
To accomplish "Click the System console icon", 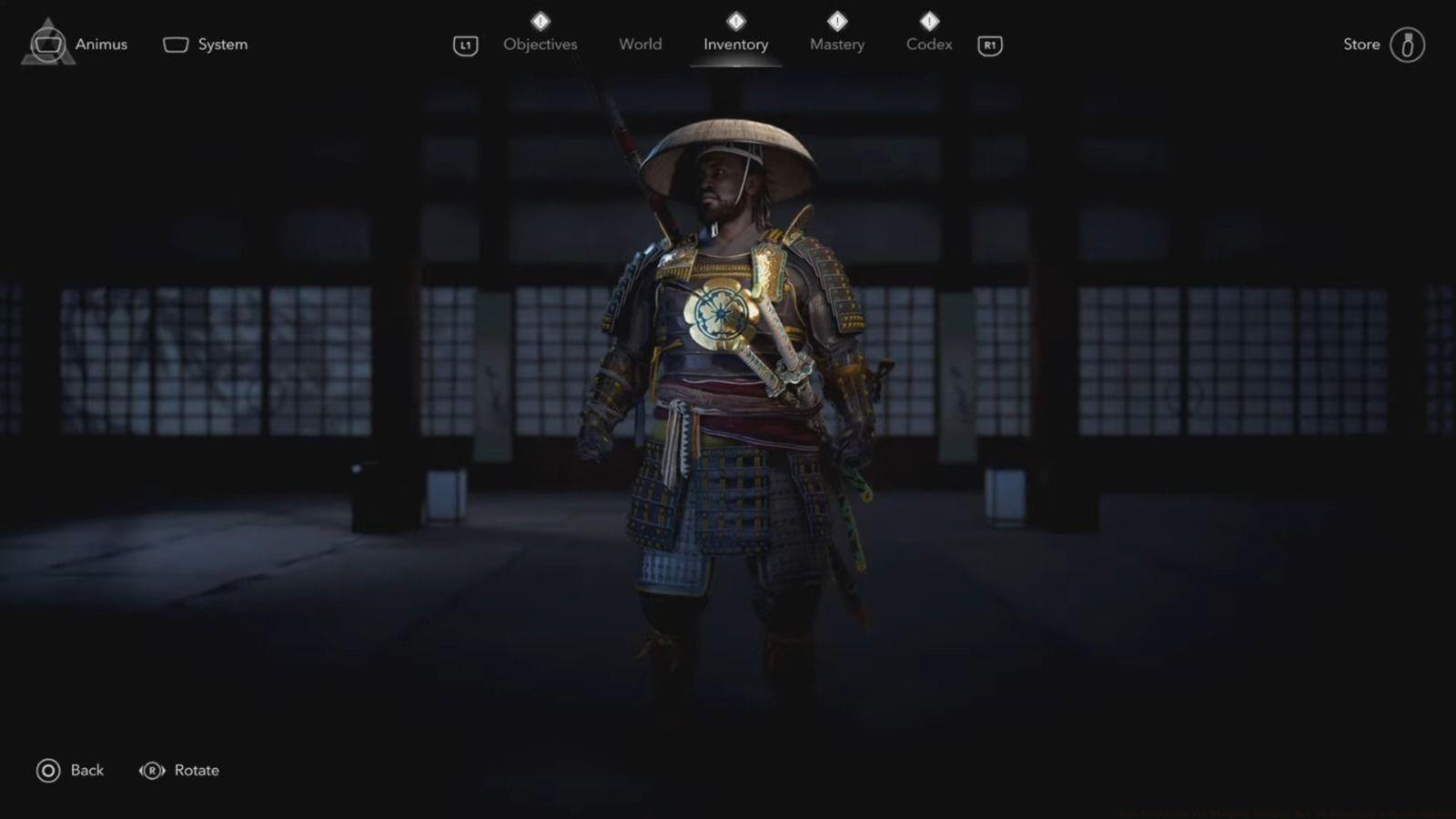I will pyautogui.click(x=174, y=44).
